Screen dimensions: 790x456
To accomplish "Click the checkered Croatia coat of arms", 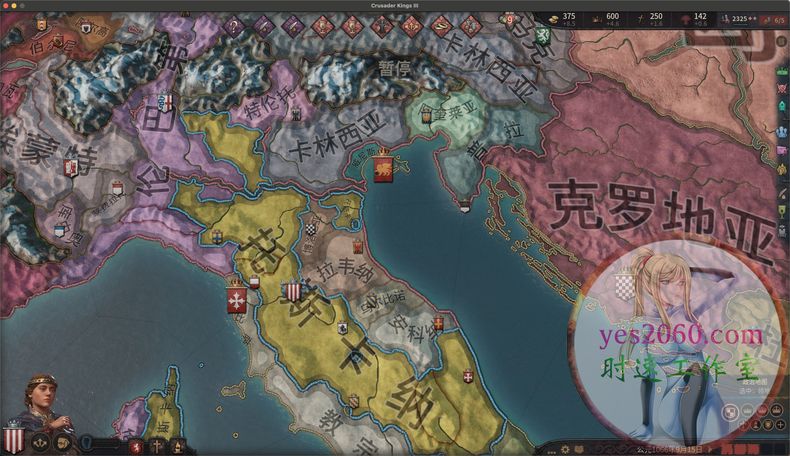I will (623, 287).
